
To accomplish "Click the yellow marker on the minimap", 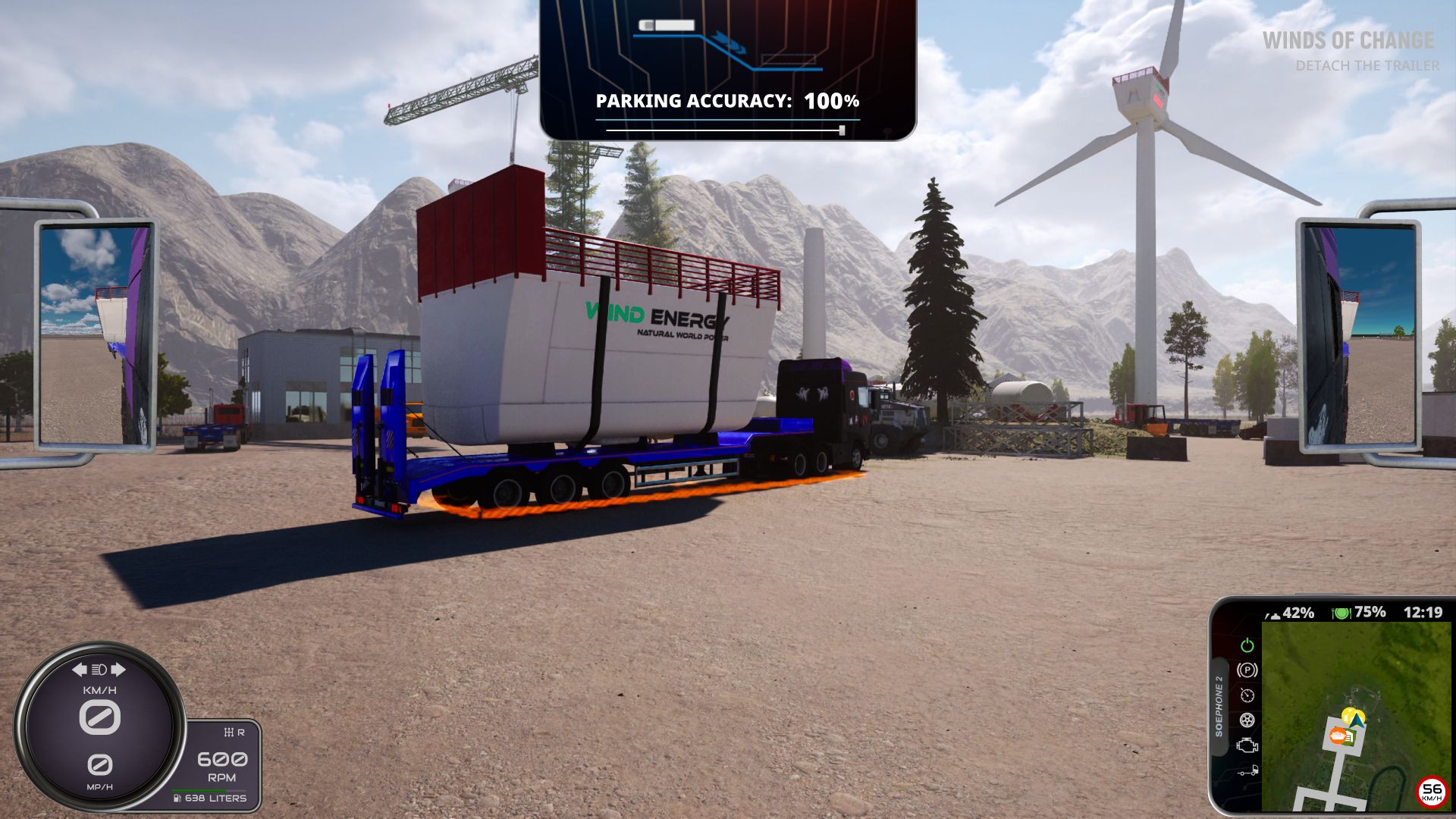I will [x=1351, y=714].
